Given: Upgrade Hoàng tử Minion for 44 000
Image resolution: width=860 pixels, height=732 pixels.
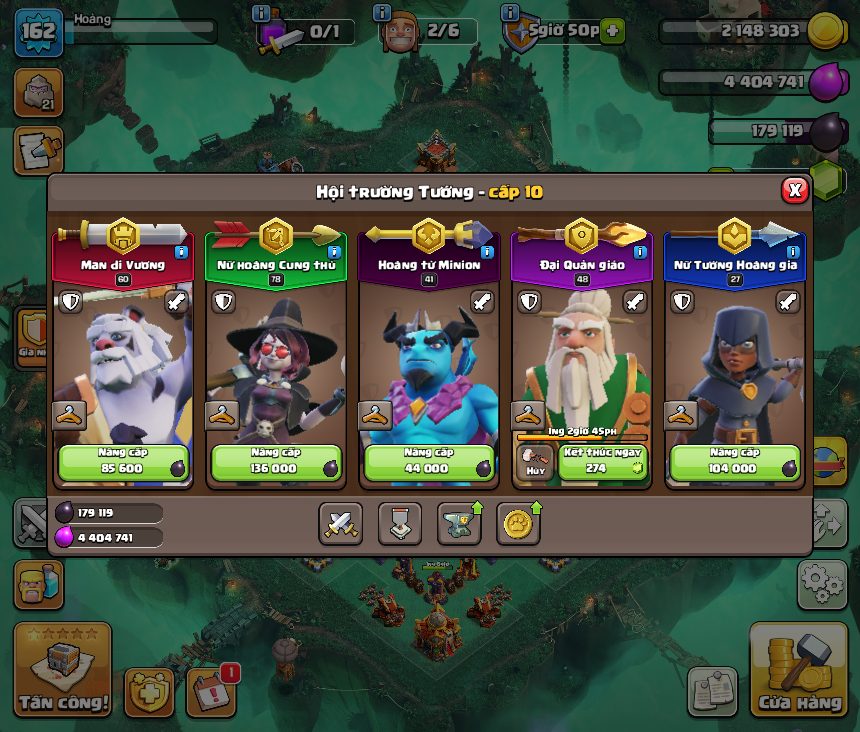Looking at the screenshot, I should [x=429, y=462].
